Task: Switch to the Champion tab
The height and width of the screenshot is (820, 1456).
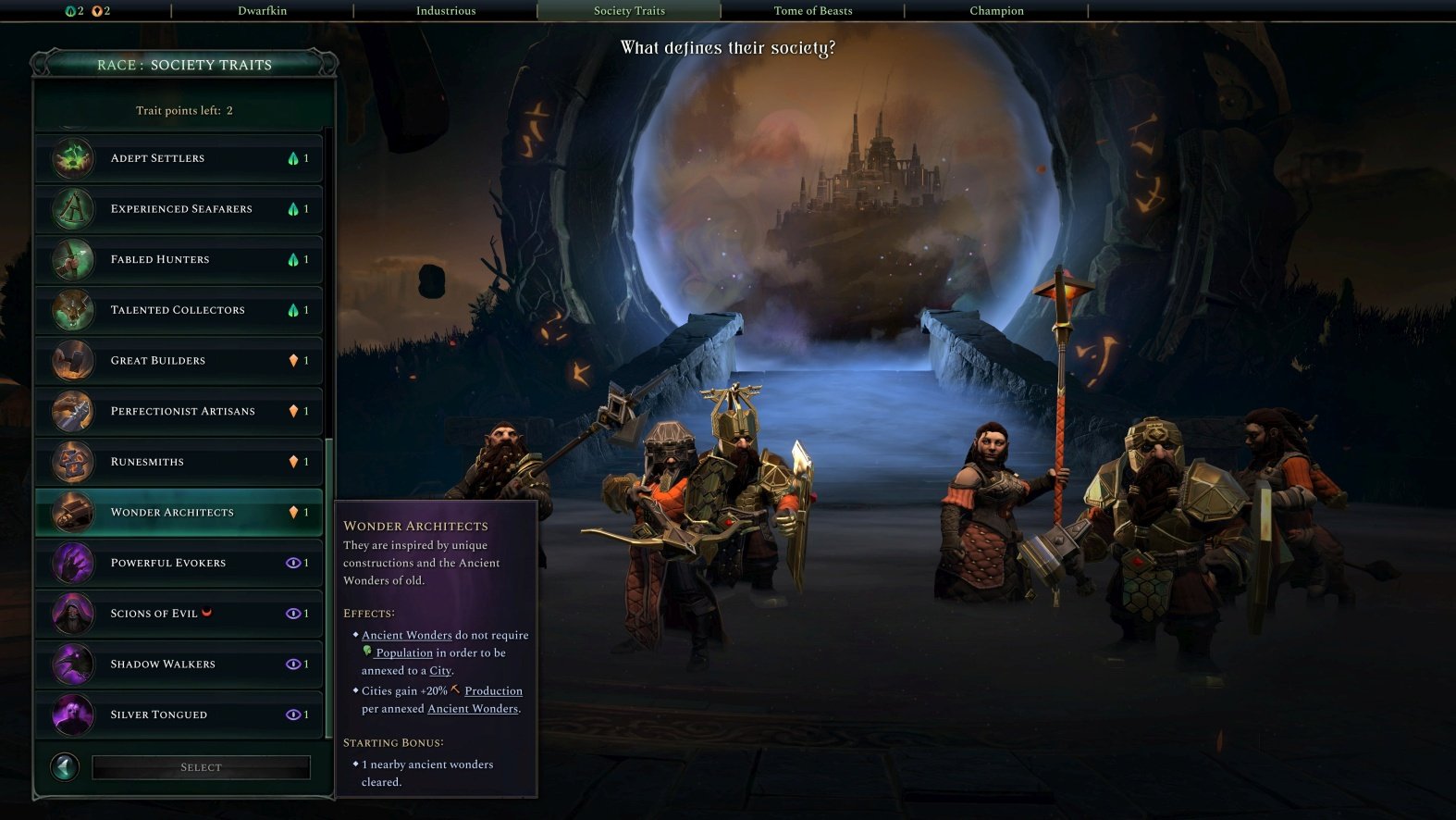Action: click(x=995, y=10)
